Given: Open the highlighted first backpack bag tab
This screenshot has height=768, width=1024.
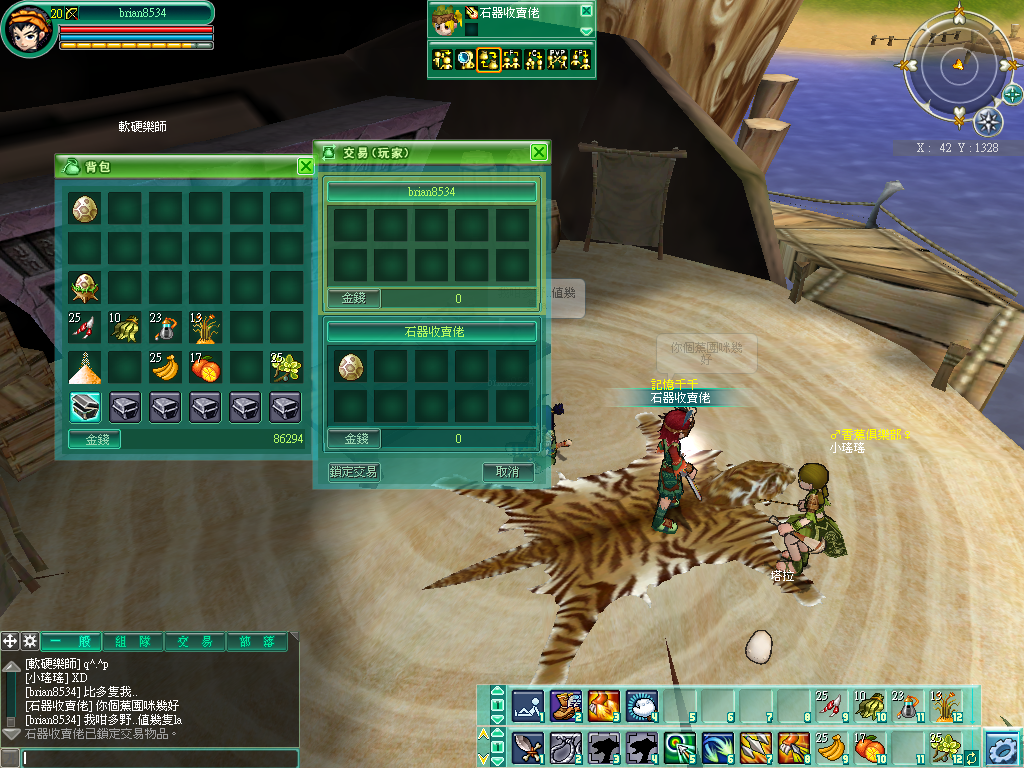Looking at the screenshot, I should coord(84,406).
